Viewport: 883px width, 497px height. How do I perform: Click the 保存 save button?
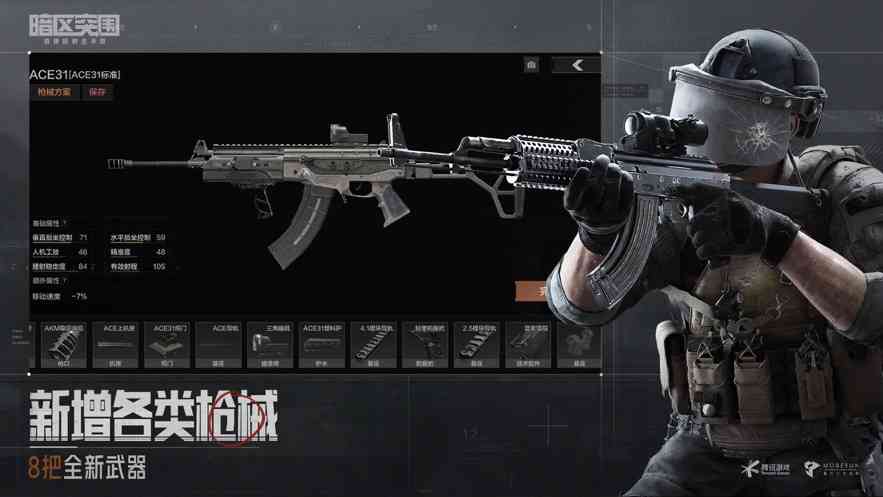coord(97,92)
